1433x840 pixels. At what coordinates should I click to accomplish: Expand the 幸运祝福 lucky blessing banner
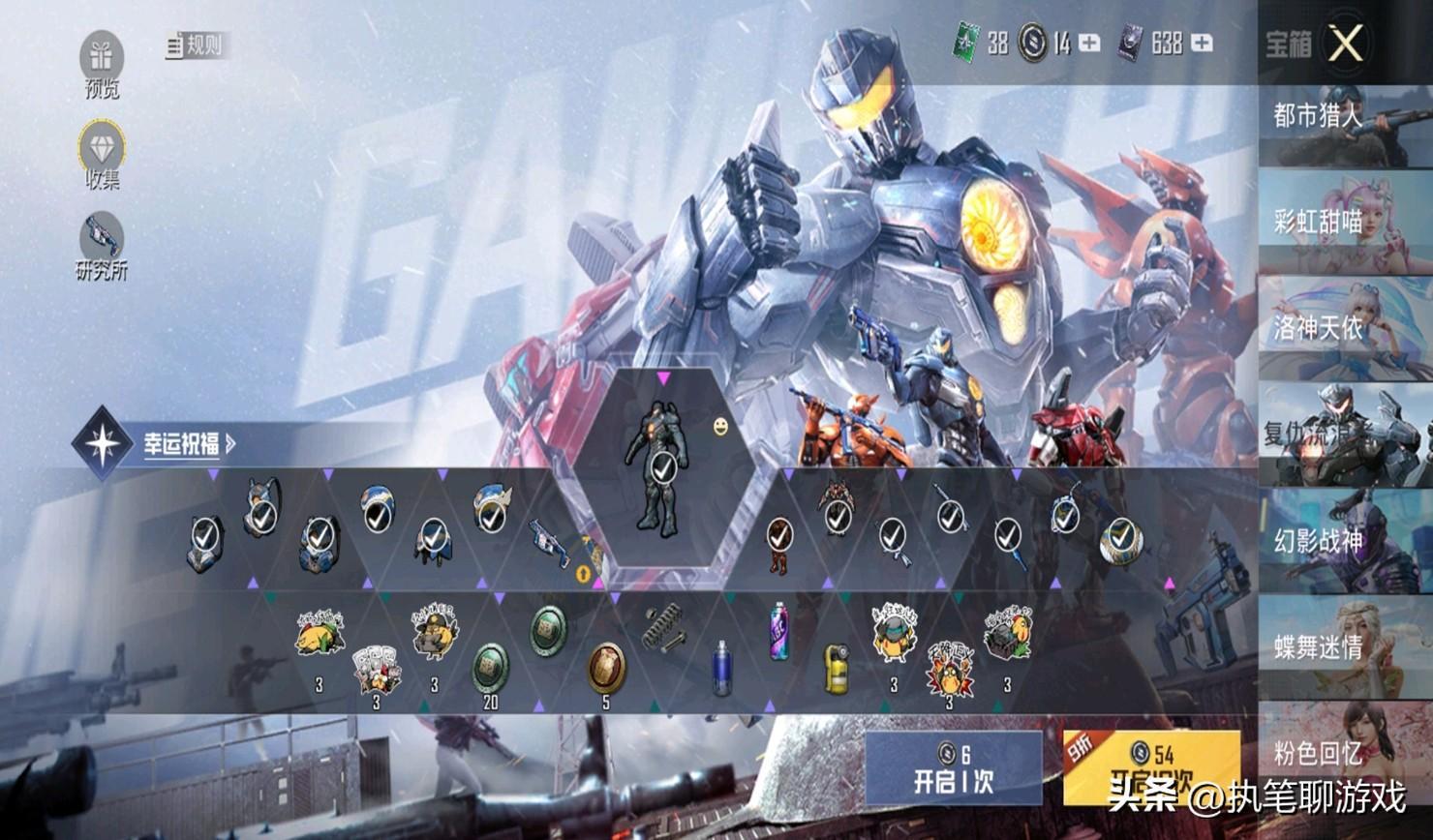pyautogui.click(x=189, y=444)
